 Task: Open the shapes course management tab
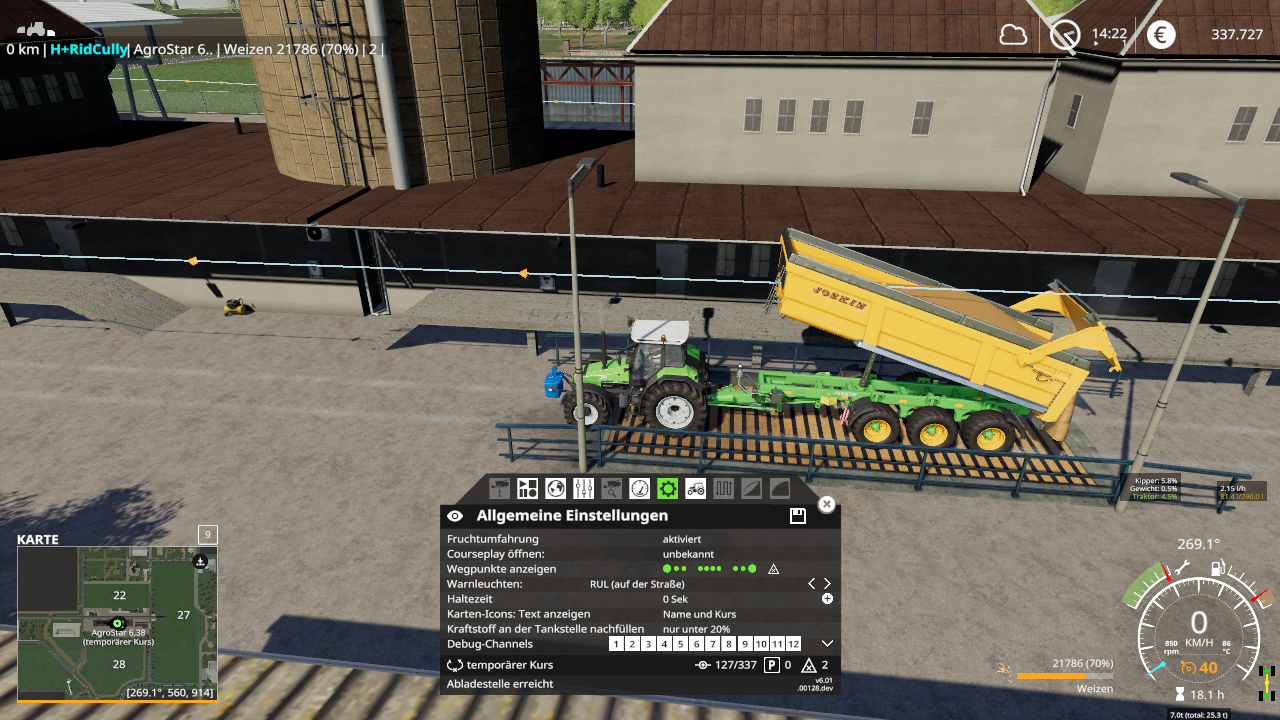[x=528, y=488]
